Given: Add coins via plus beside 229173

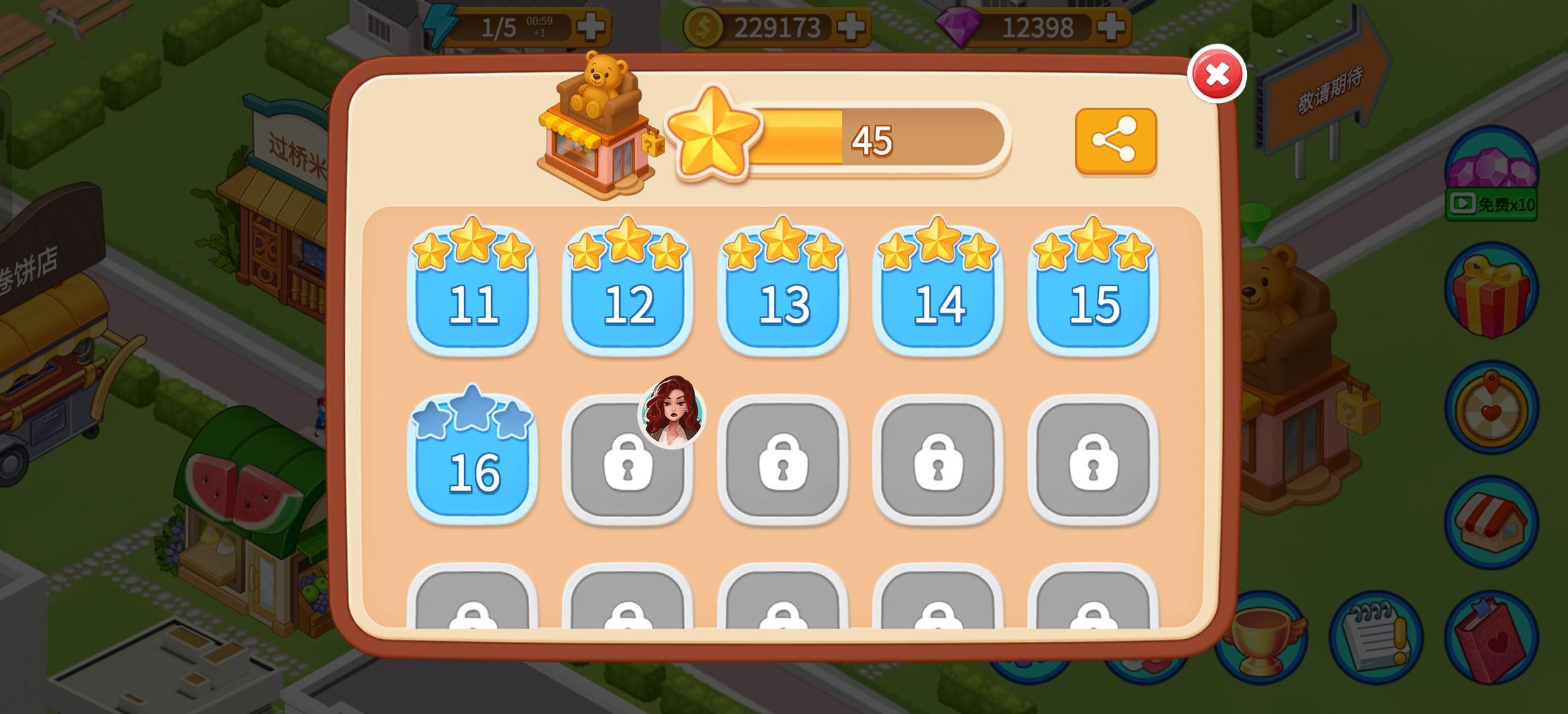Looking at the screenshot, I should point(852,25).
